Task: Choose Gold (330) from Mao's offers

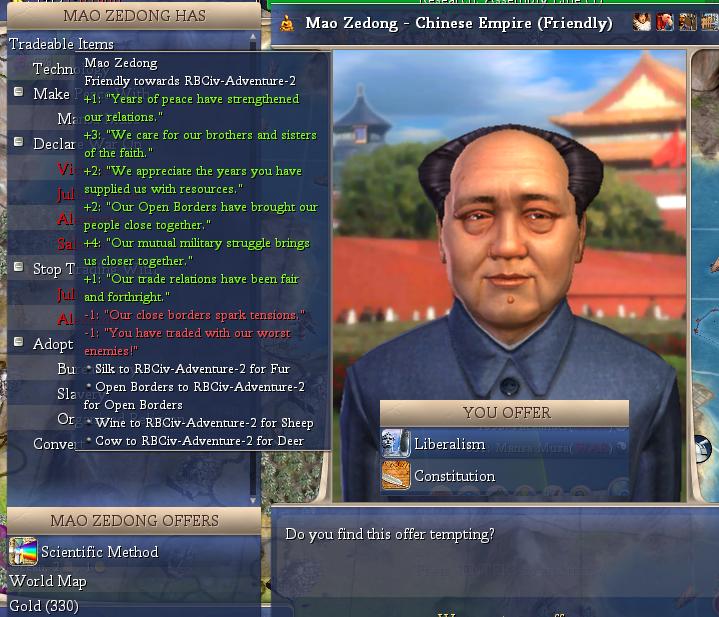Action: [x=44, y=606]
